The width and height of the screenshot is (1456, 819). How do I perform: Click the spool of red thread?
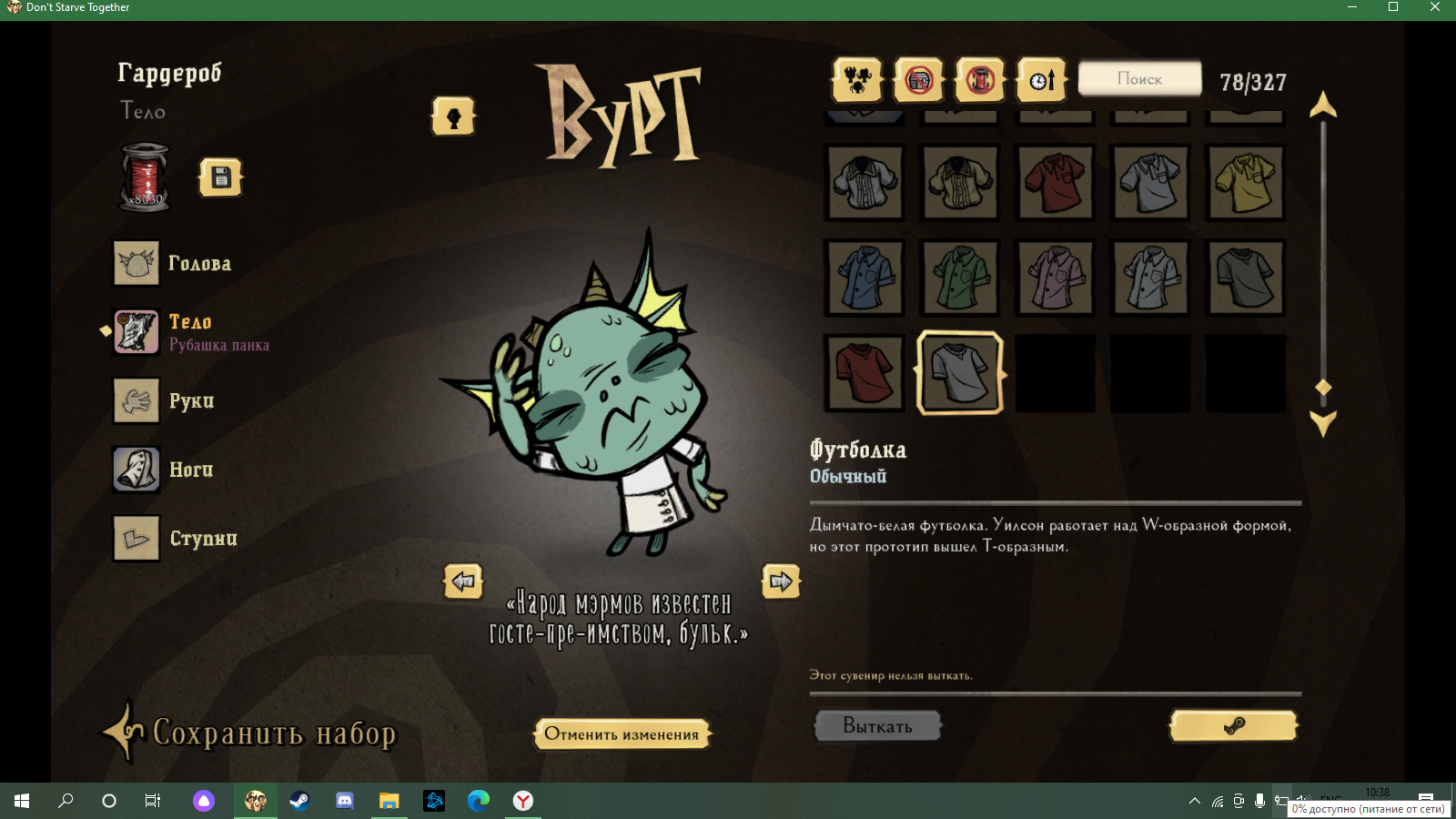tap(144, 176)
